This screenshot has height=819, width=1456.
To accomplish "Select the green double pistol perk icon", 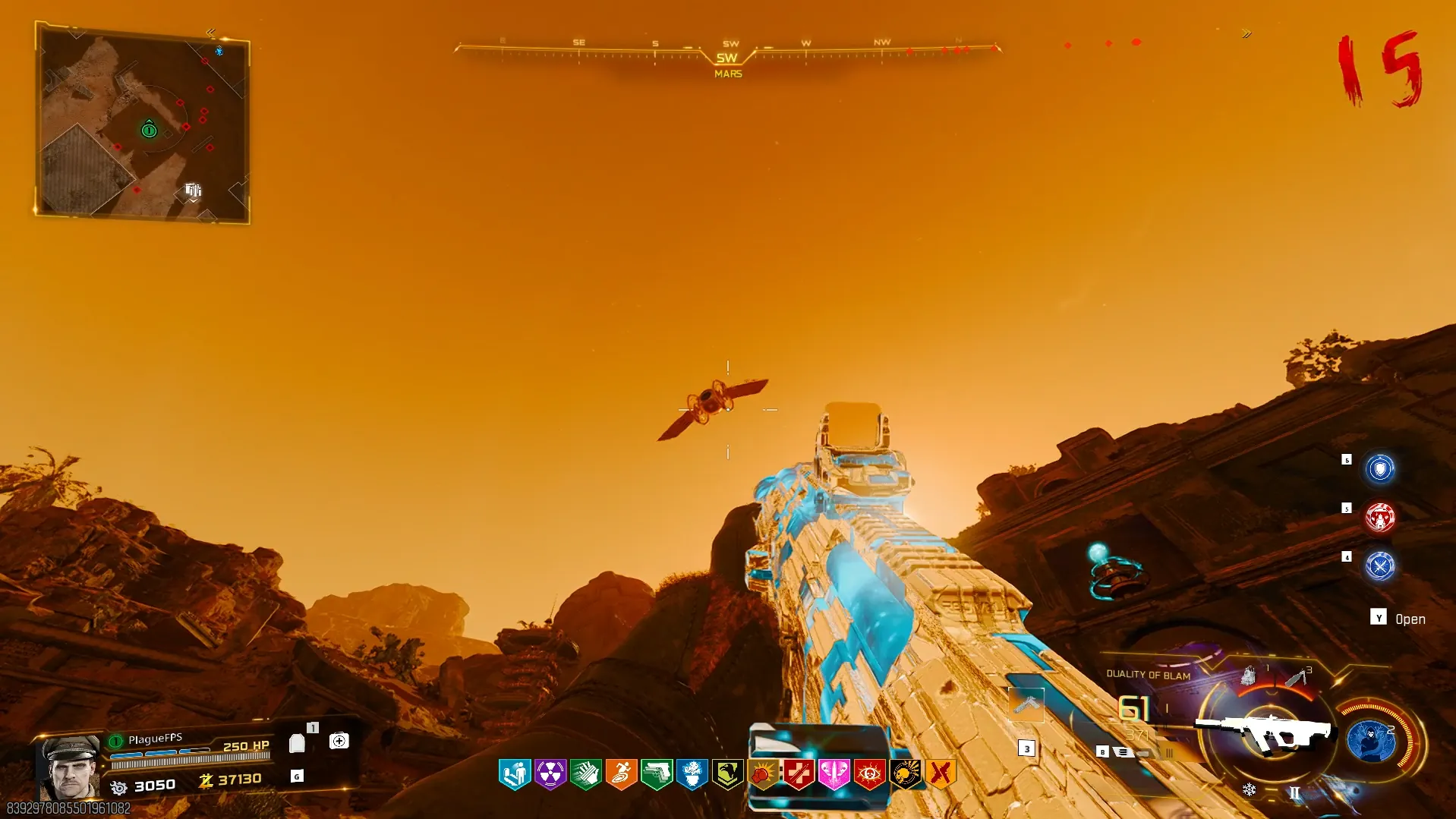I will tap(657, 774).
